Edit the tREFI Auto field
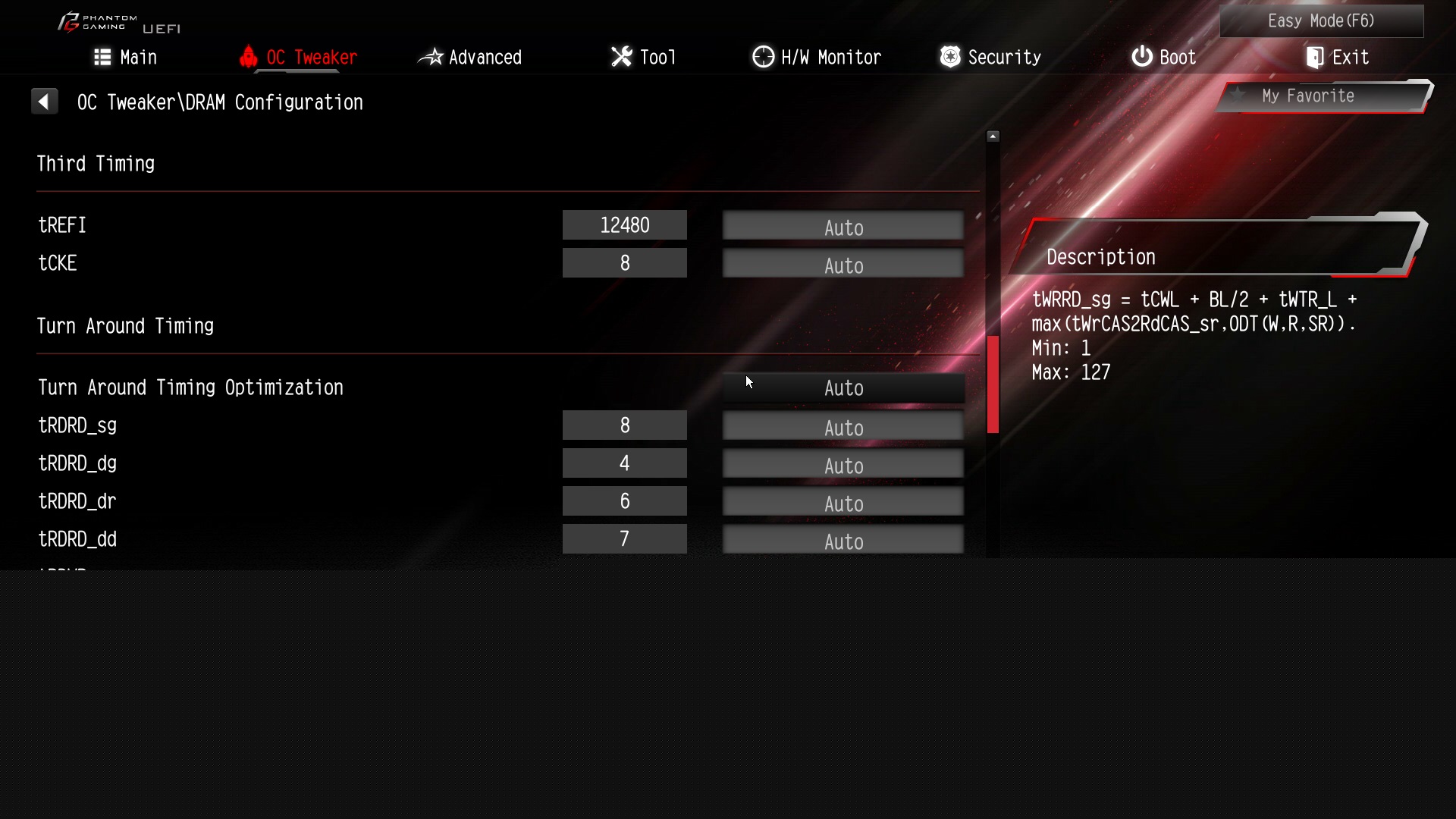Screen dimensions: 1456x819 point(843,227)
